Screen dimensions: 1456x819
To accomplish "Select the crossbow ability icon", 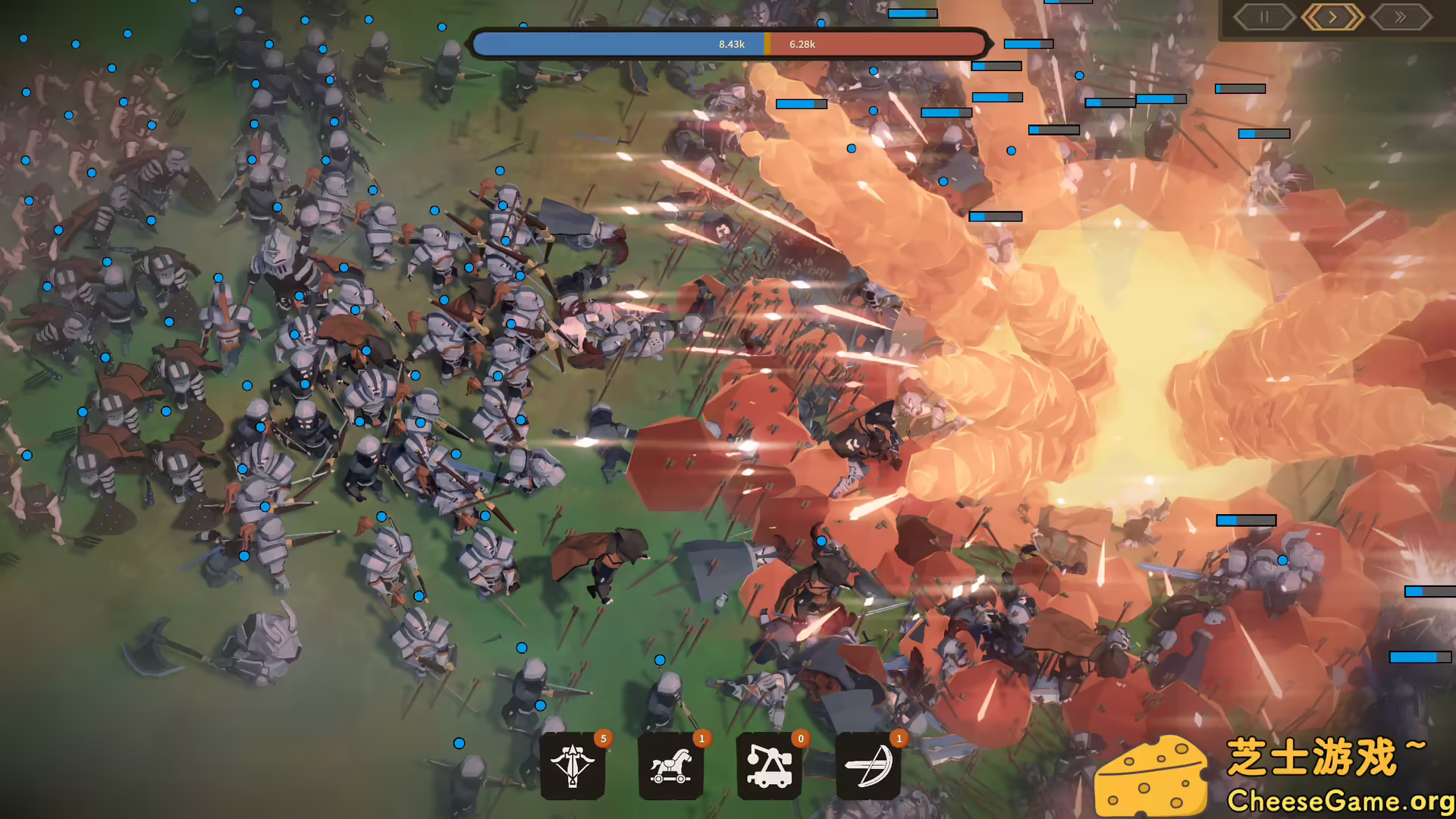I will coord(573,765).
